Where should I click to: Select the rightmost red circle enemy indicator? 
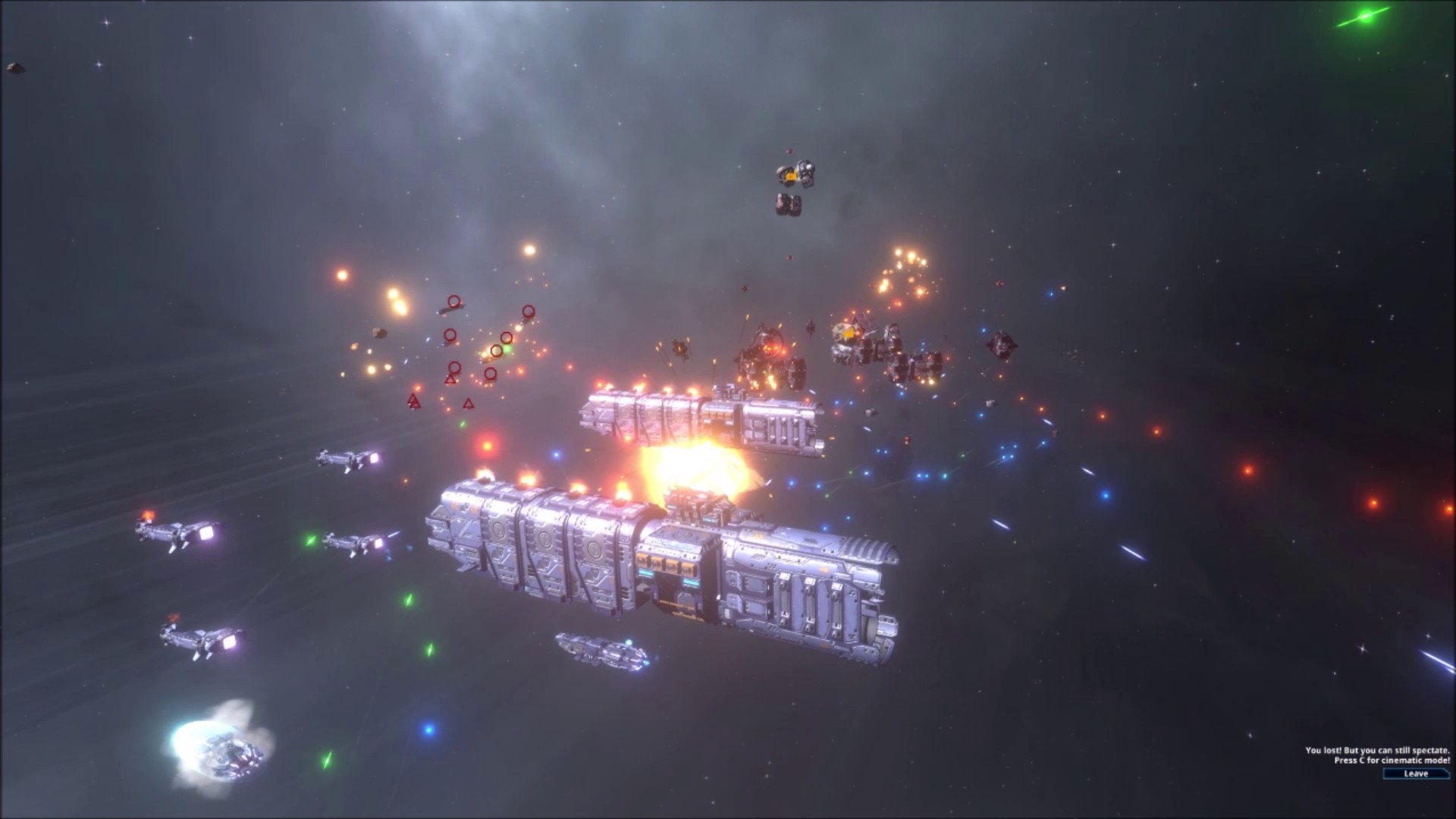(x=529, y=312)
